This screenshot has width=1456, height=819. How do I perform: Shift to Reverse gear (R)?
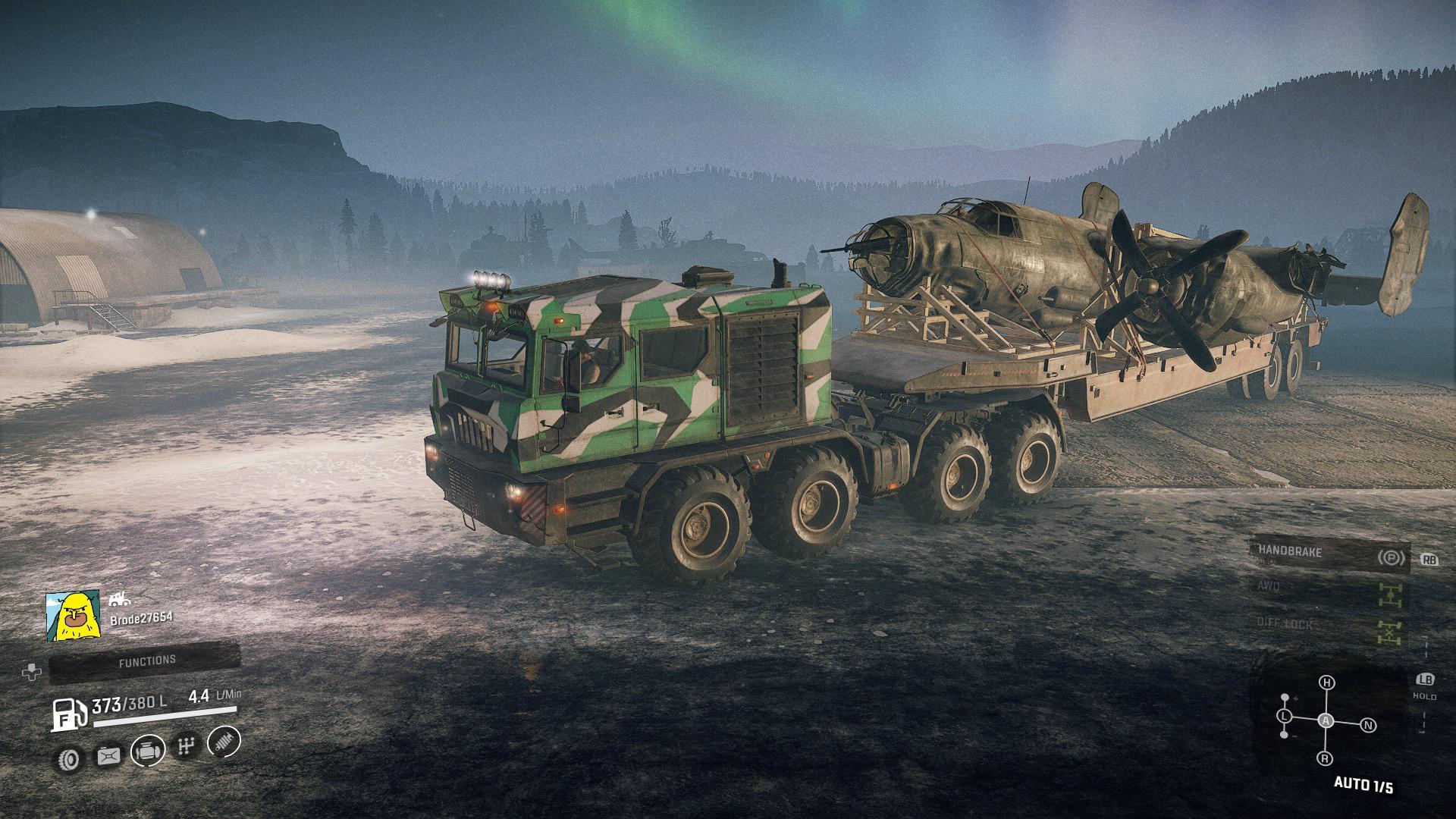pos(1325,758)
